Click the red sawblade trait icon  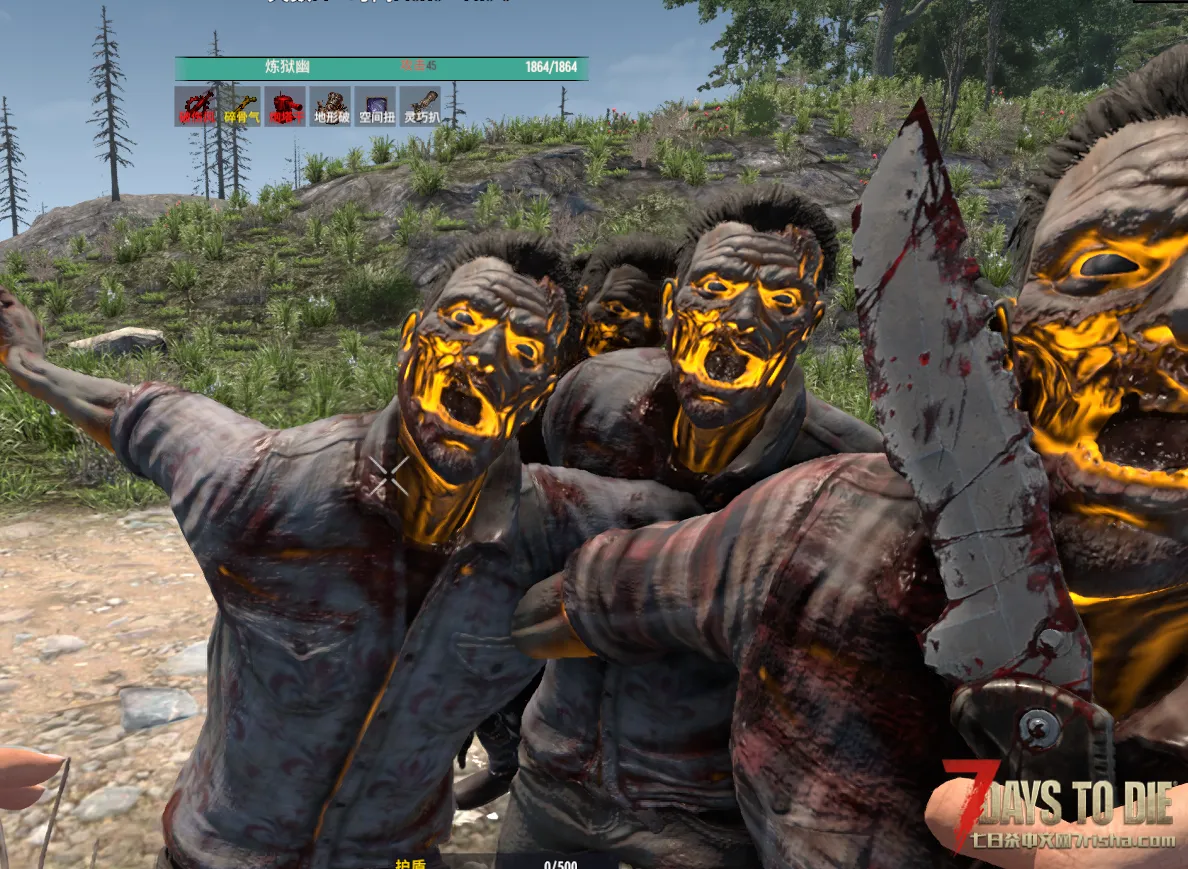pyautogui.click(x=195, y=105)
